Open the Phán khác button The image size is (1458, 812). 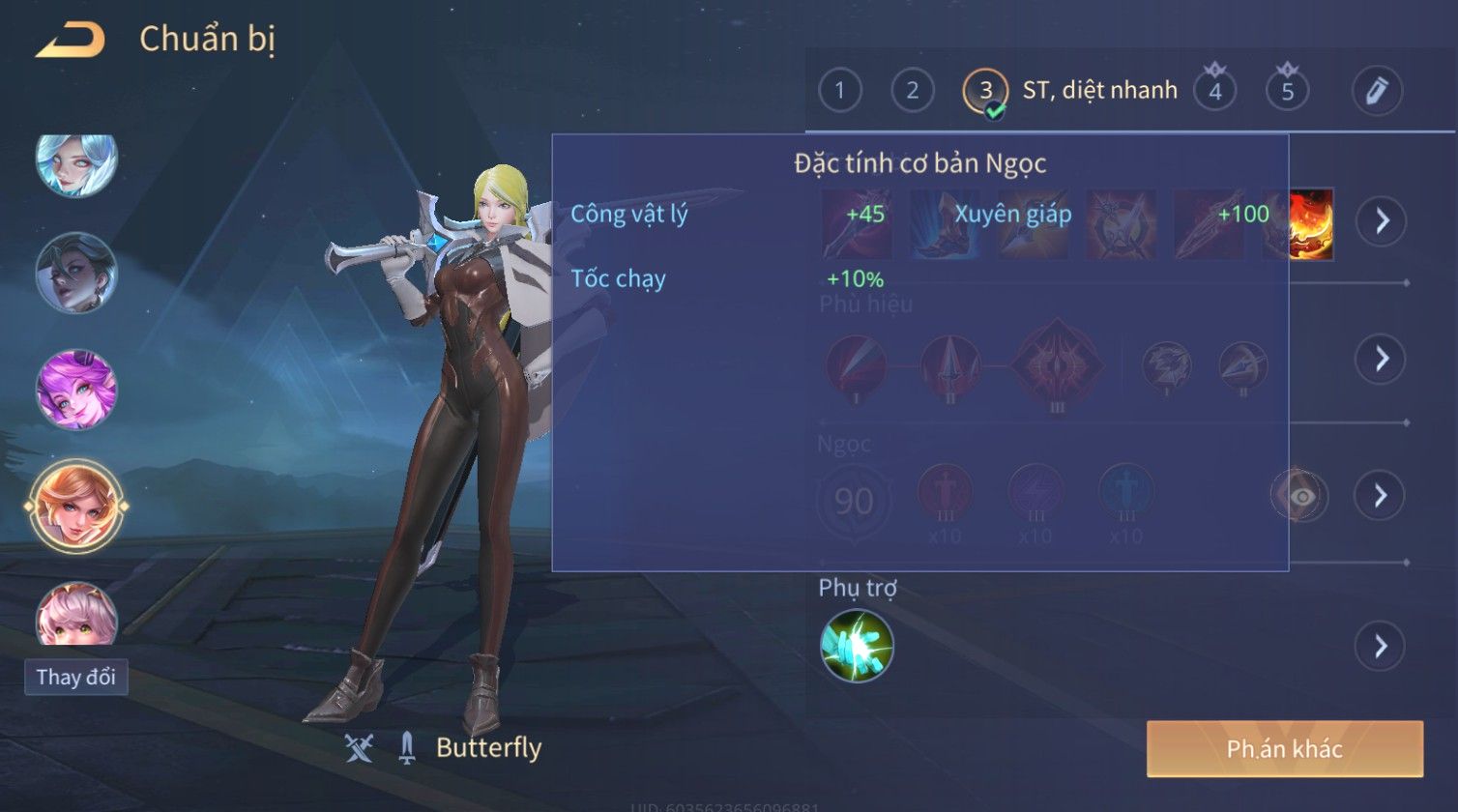click(x=1284, y=748)
